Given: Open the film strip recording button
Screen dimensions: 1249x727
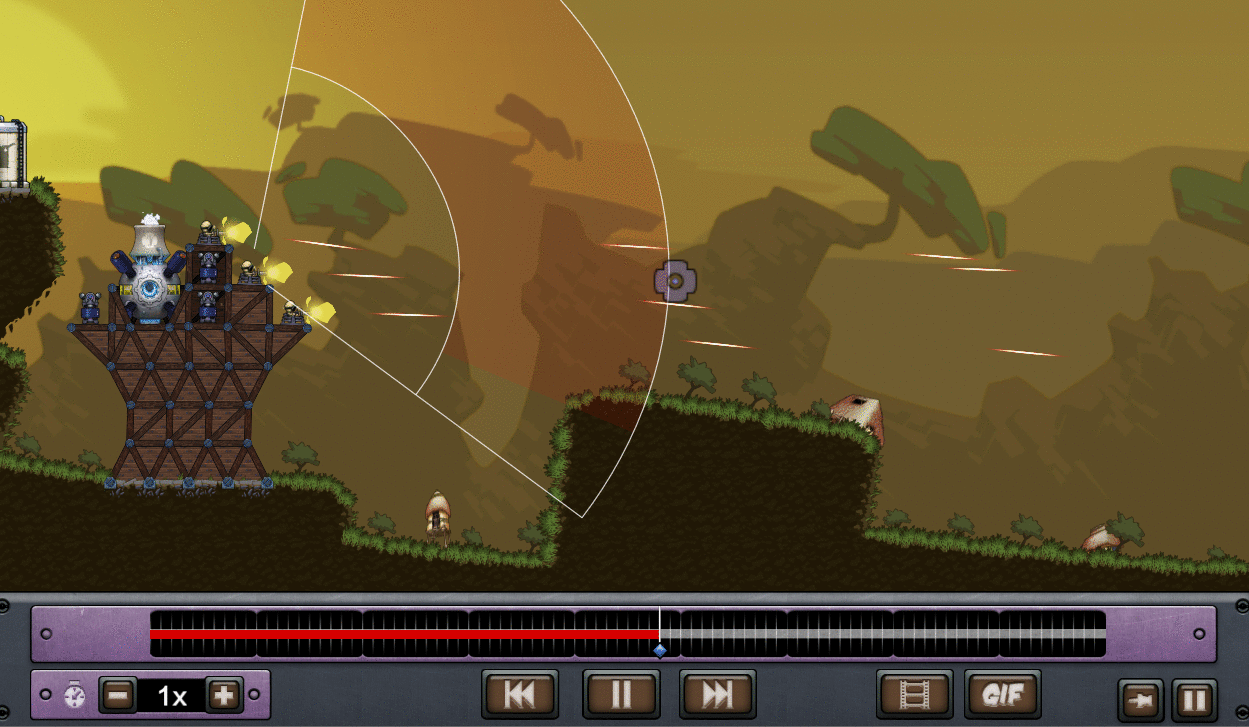Looking at the screenshot, I should (x=914, y=694).
